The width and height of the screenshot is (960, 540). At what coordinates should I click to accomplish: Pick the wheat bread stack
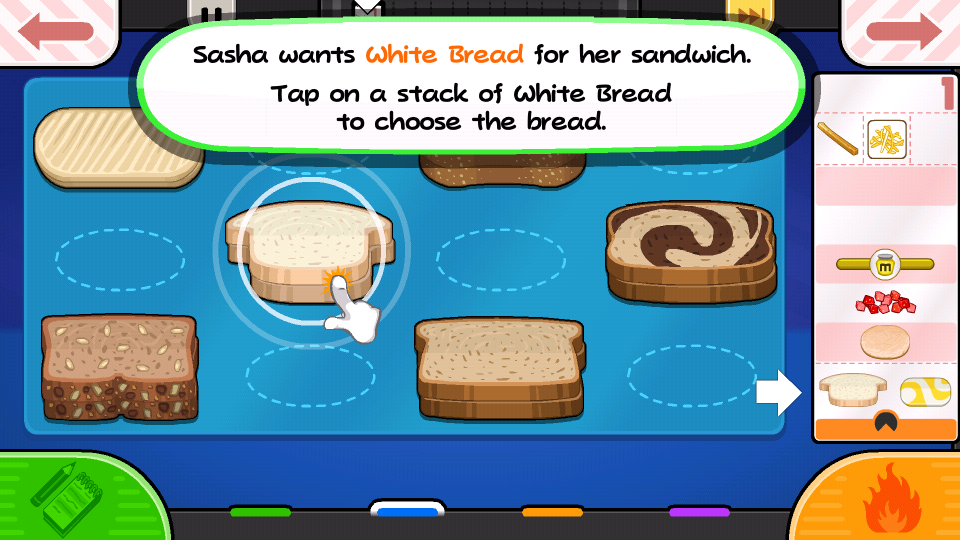point(498,366)
